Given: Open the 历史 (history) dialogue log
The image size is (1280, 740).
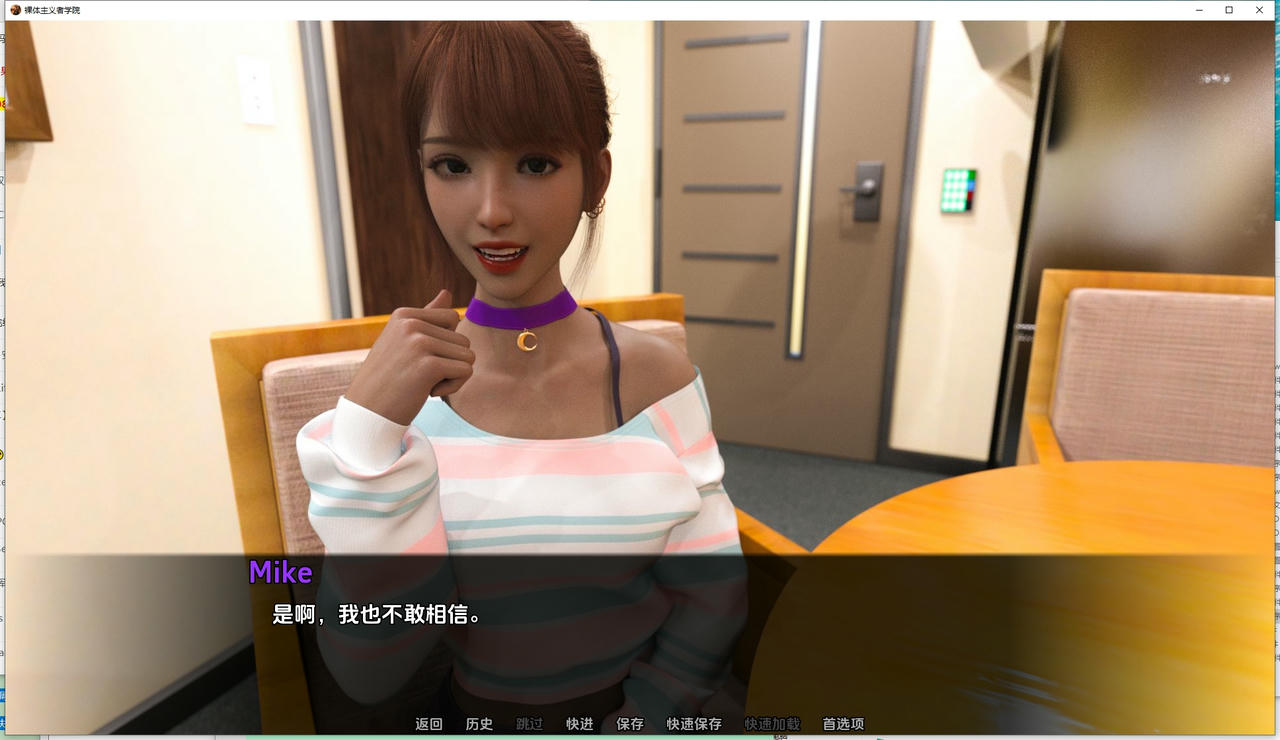Looking at the screenshot, I should coord(479,723).
